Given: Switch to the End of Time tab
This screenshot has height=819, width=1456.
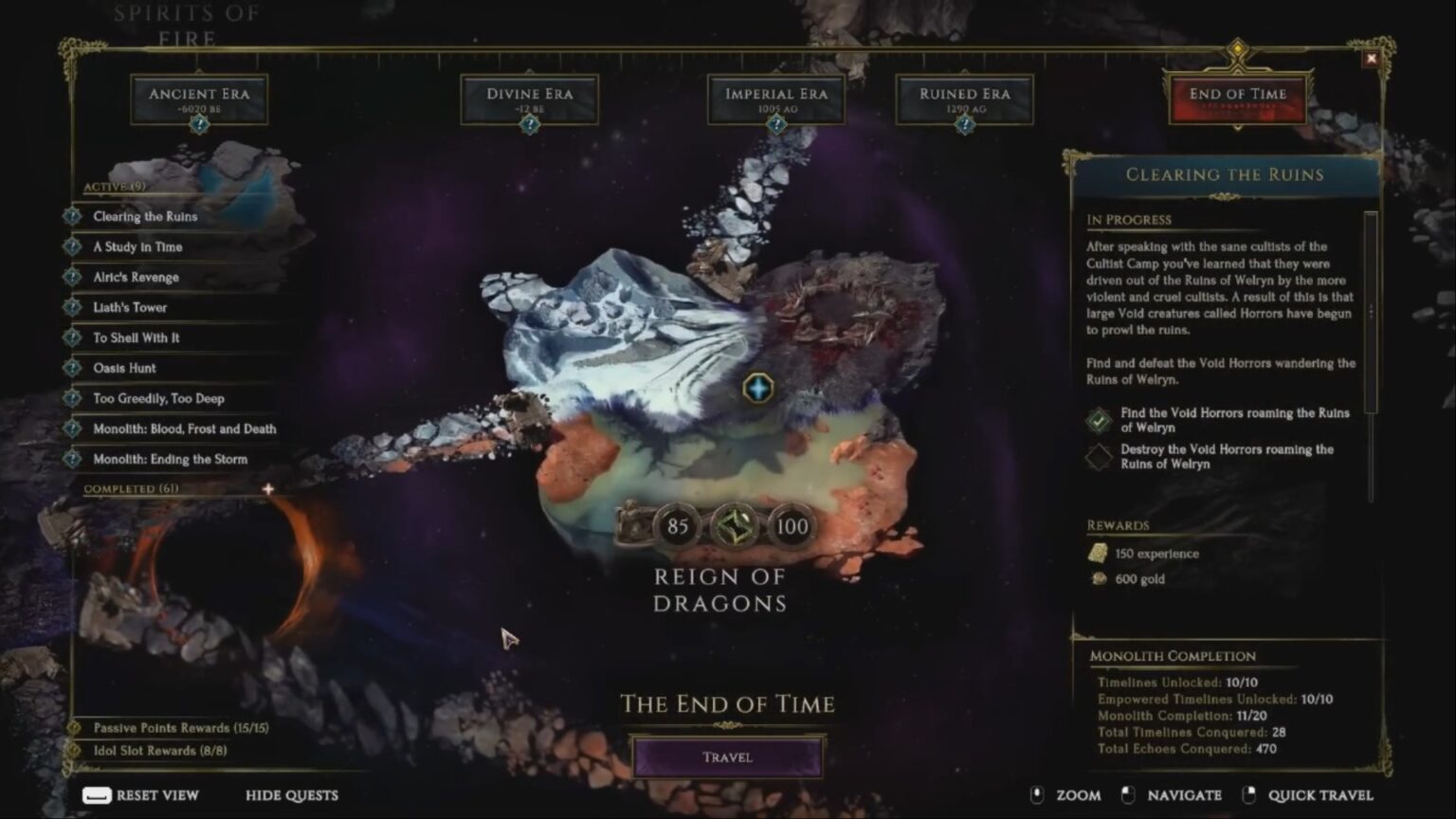Looking at the screenshot, I should click(x=1238, y=98).
